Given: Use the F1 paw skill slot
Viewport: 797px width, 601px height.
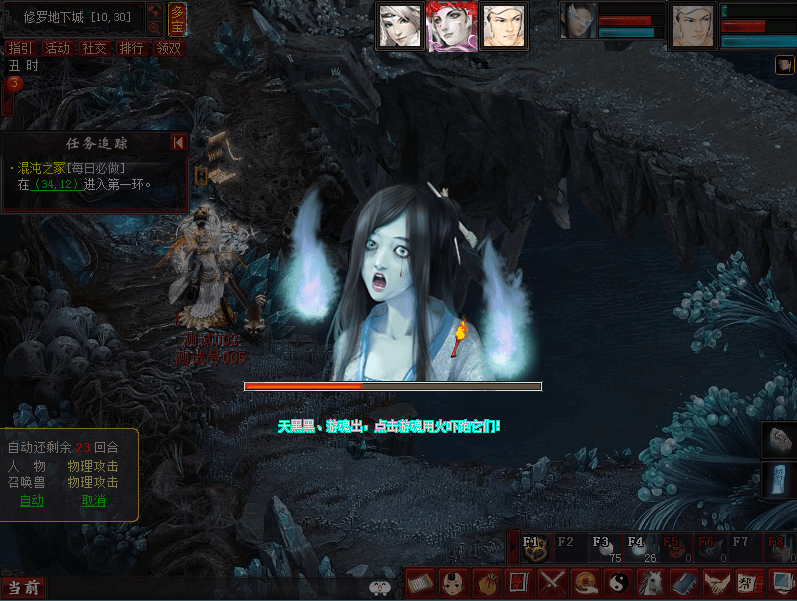Looking at the screenshot, I should tap(533, 547).
